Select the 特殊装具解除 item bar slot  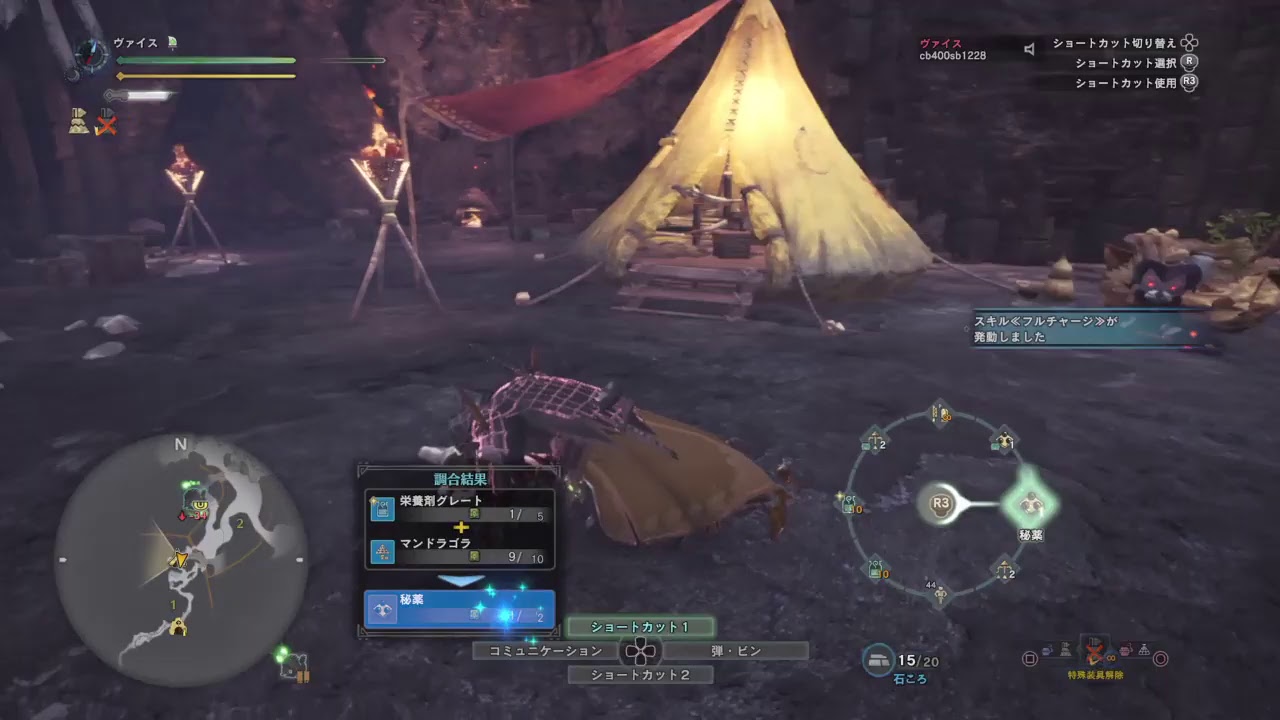coord(1095,652)
